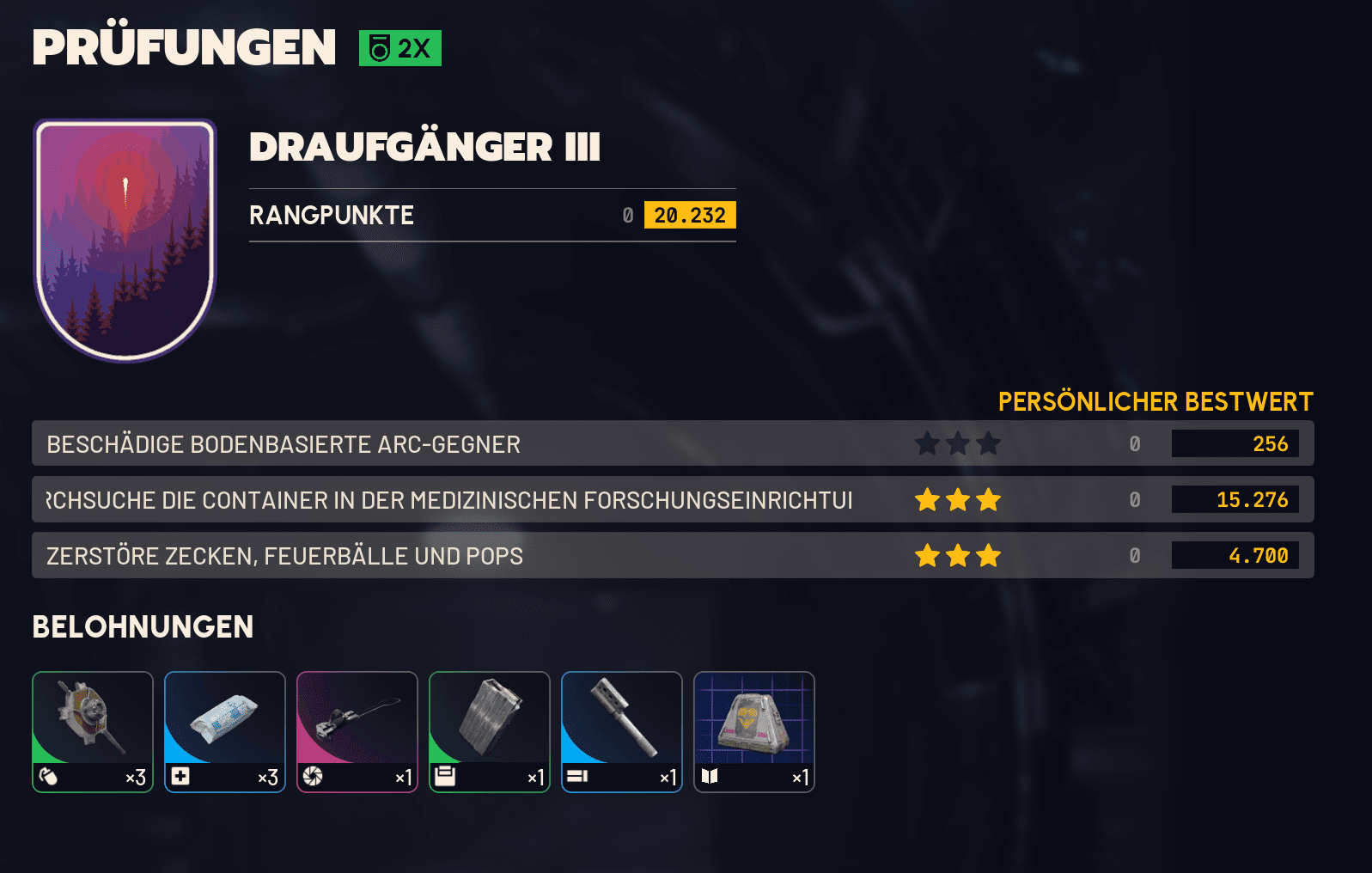This screenshot has width=1372, height=873.
Task: Inspect the round gadget reward with x3
Action: 93,731
